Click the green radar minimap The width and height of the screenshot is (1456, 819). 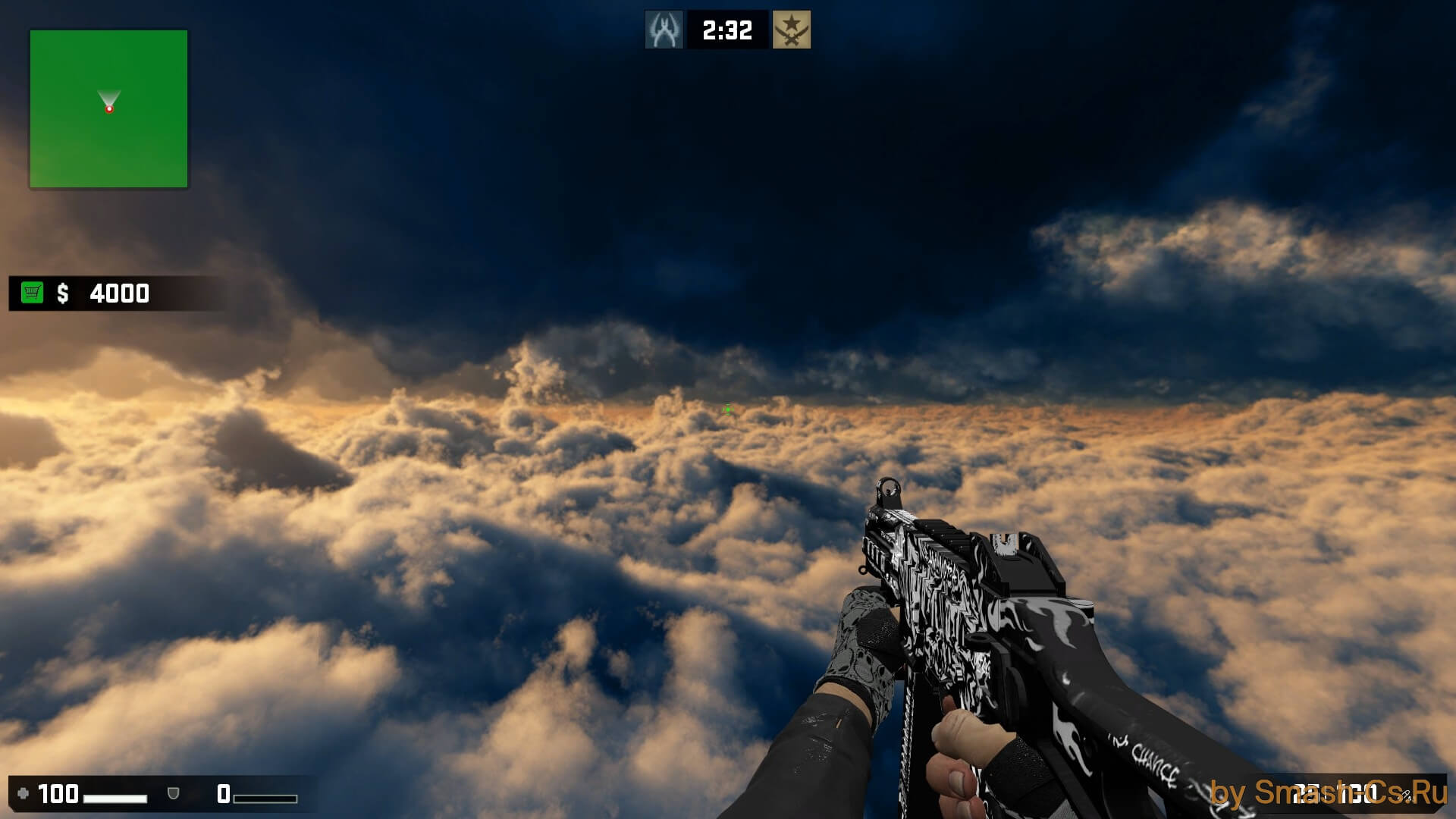[108, 109]
